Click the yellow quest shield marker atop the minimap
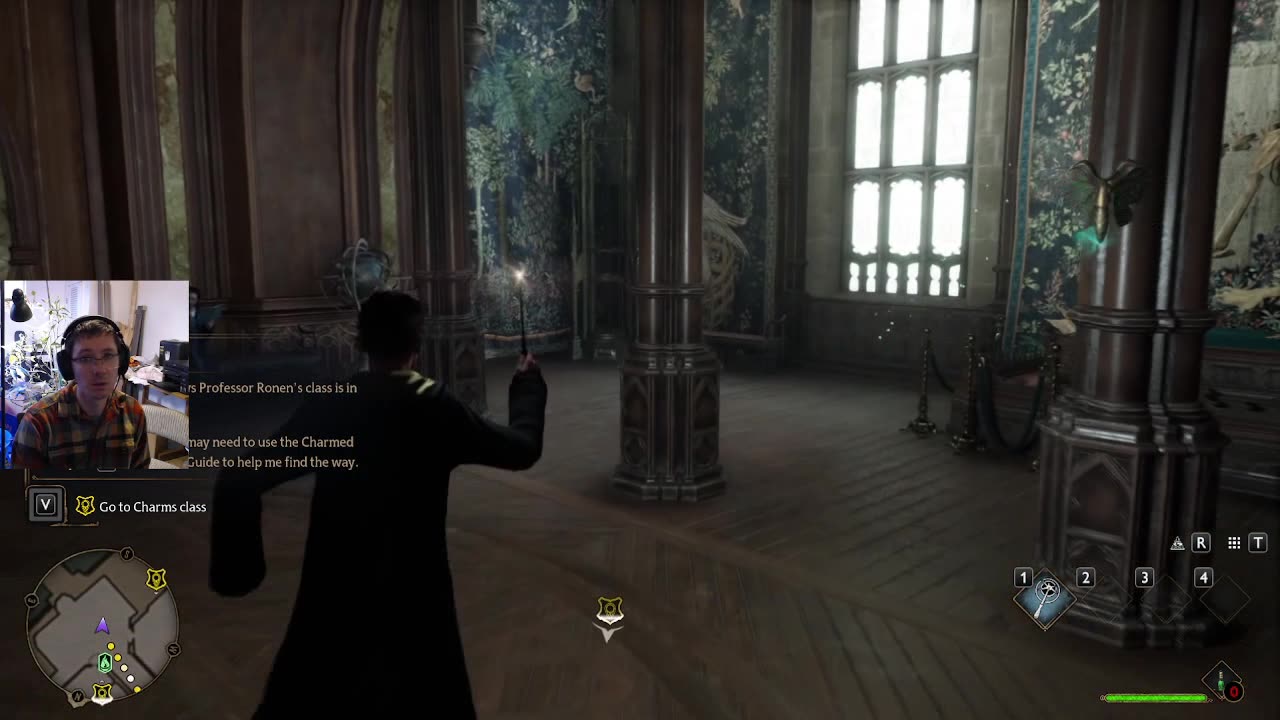The height and width of the screenshot is (720, 1280). click(x=156, y=578)
